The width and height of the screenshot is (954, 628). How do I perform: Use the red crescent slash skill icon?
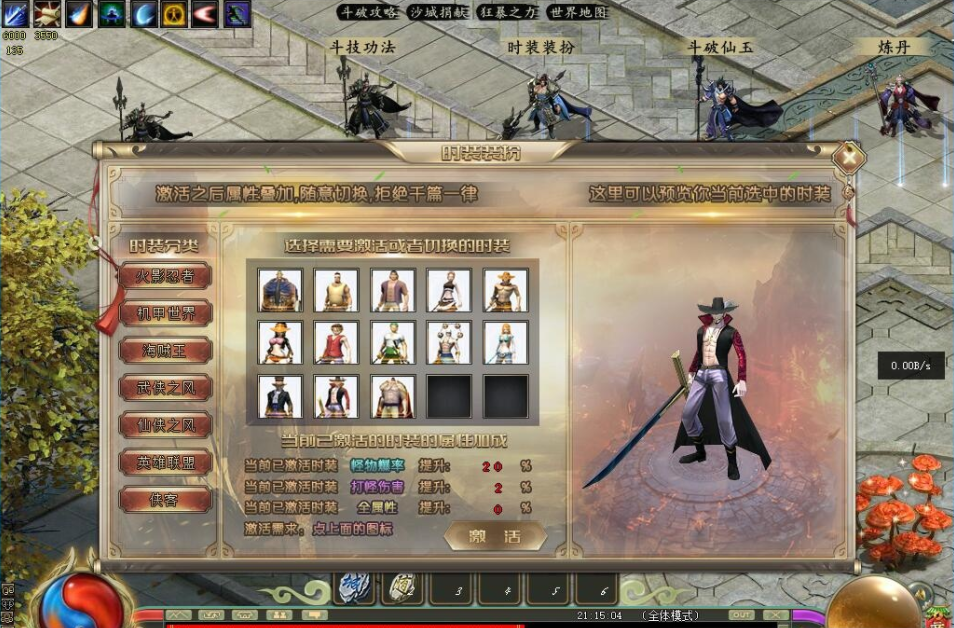click(206, 13)
